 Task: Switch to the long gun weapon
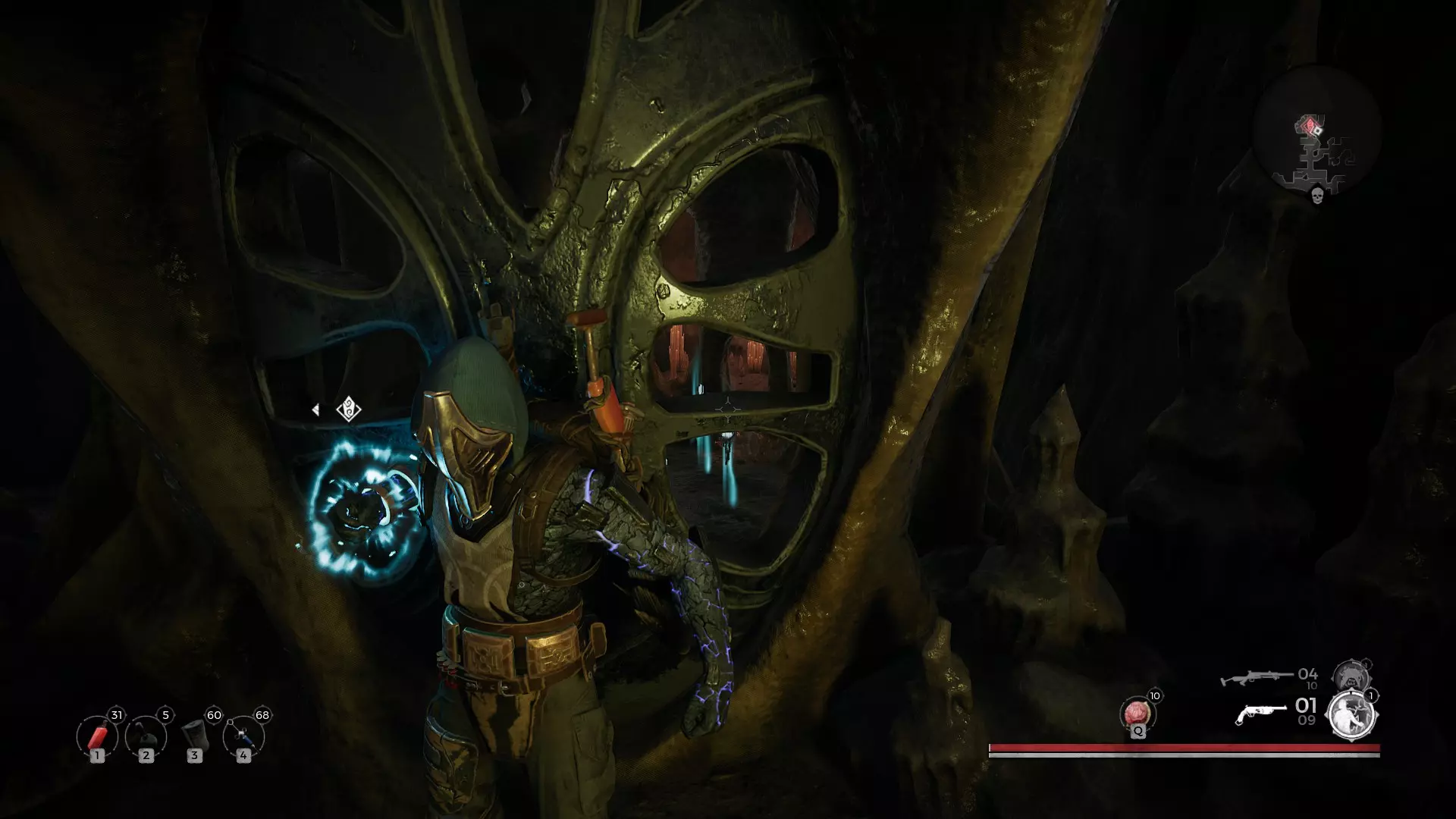pyautogui.click(x=1257, y=676)
